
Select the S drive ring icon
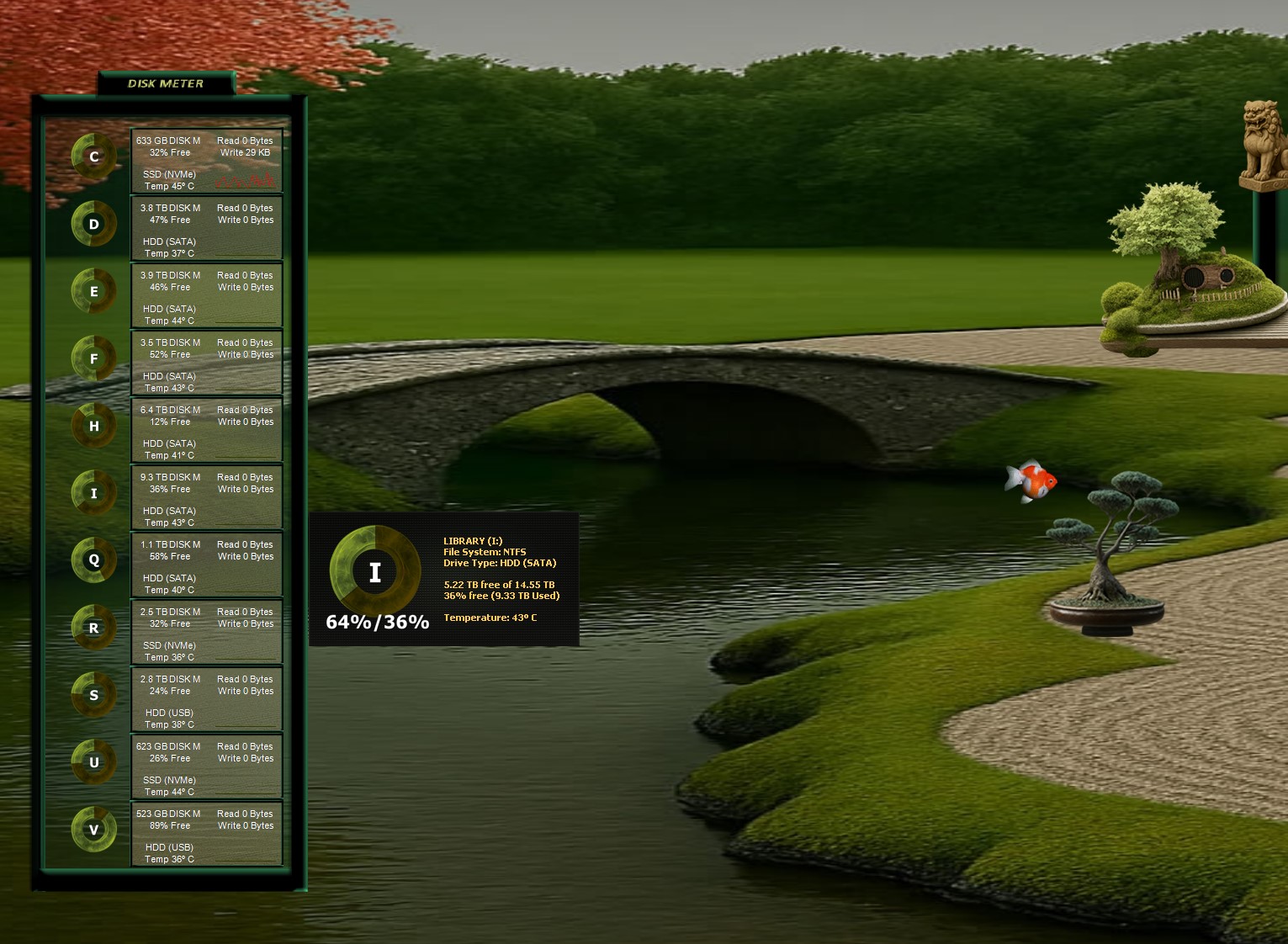click(x=93, y=695)
